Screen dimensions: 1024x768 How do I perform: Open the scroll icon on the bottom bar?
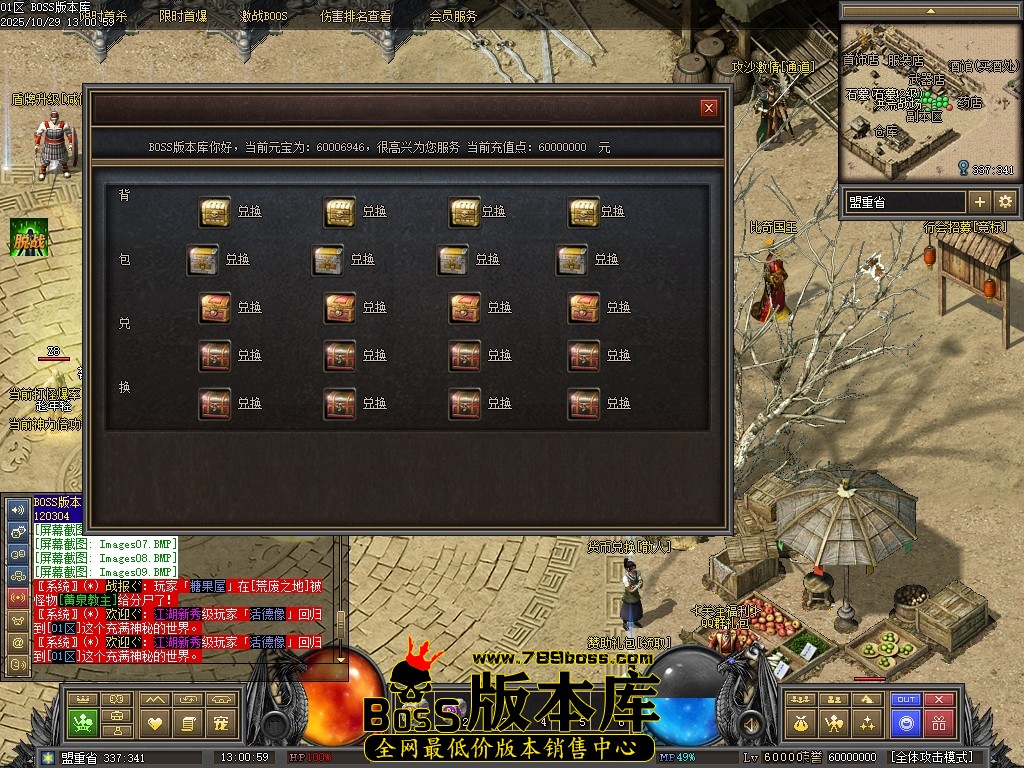pos(188,722)
